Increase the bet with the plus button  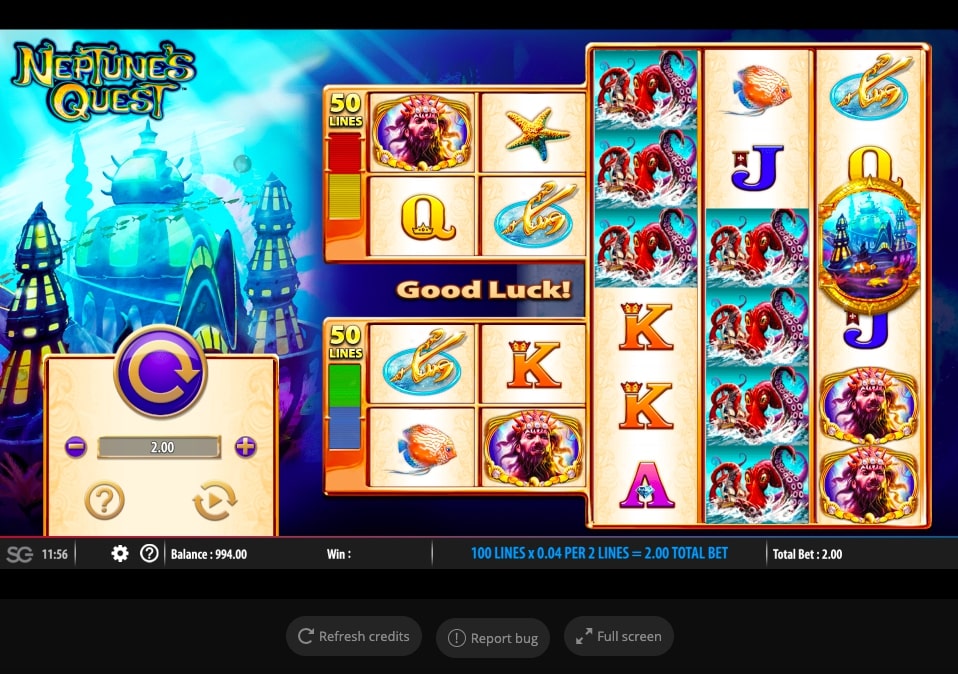point(245,447)
